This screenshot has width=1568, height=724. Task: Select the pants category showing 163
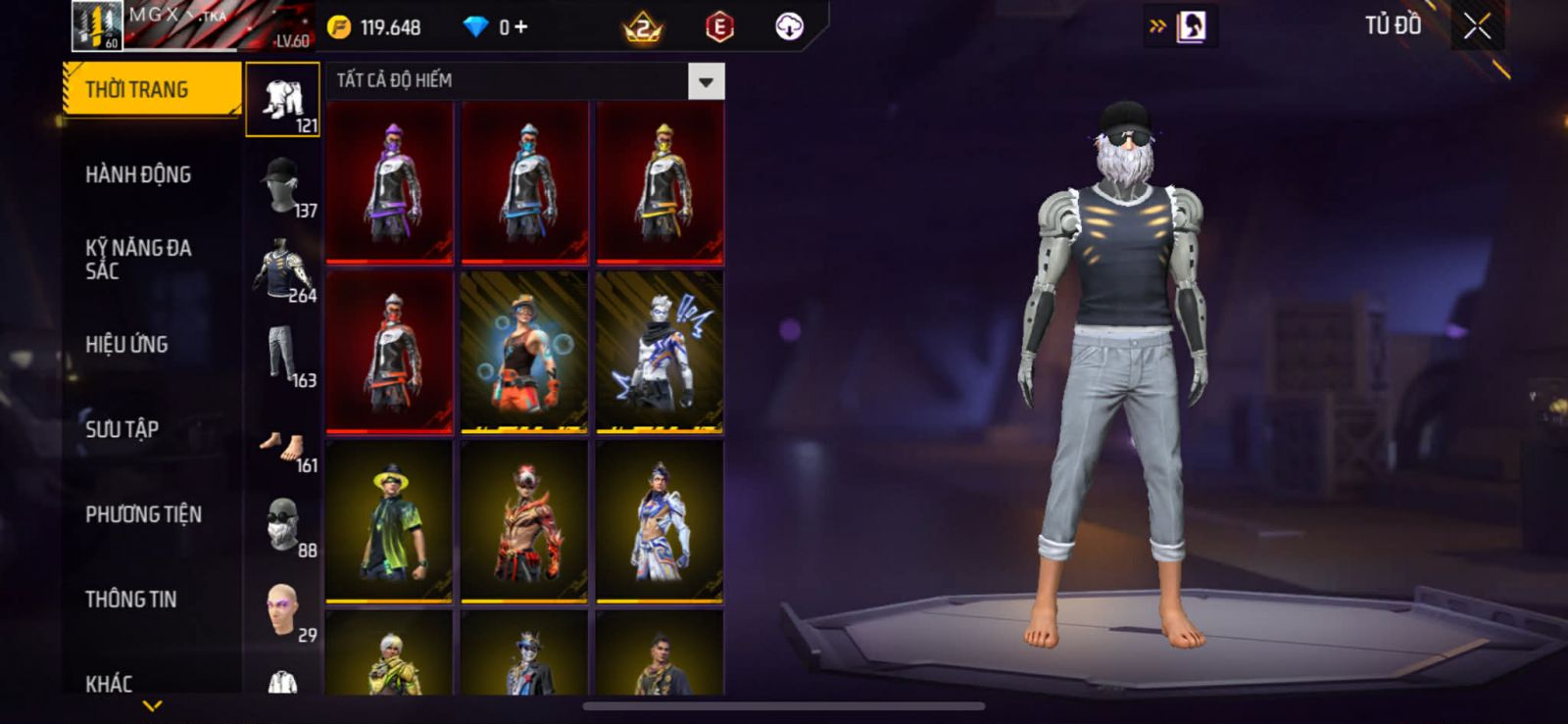282,355
